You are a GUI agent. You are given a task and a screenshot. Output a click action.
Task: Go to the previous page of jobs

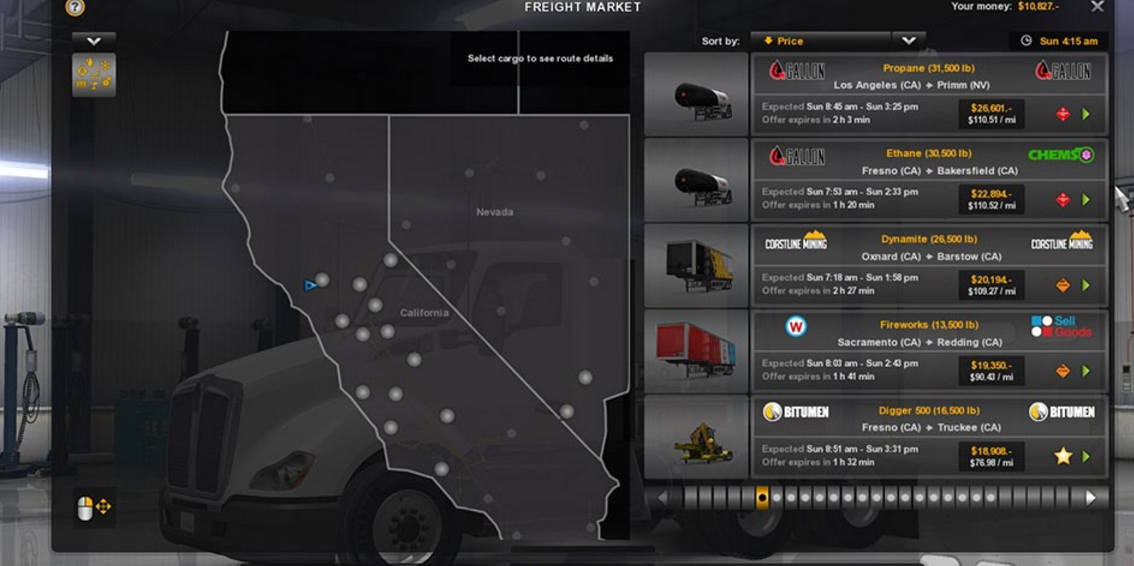tap(662, 497)
